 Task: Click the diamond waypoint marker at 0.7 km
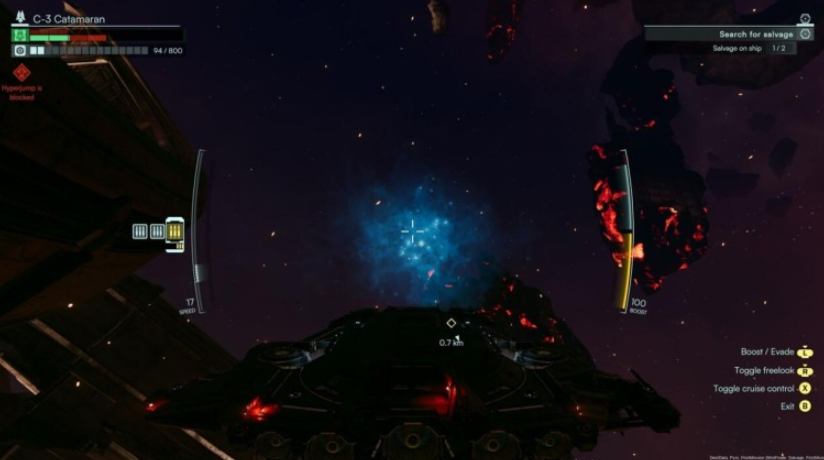pos(451,323)
